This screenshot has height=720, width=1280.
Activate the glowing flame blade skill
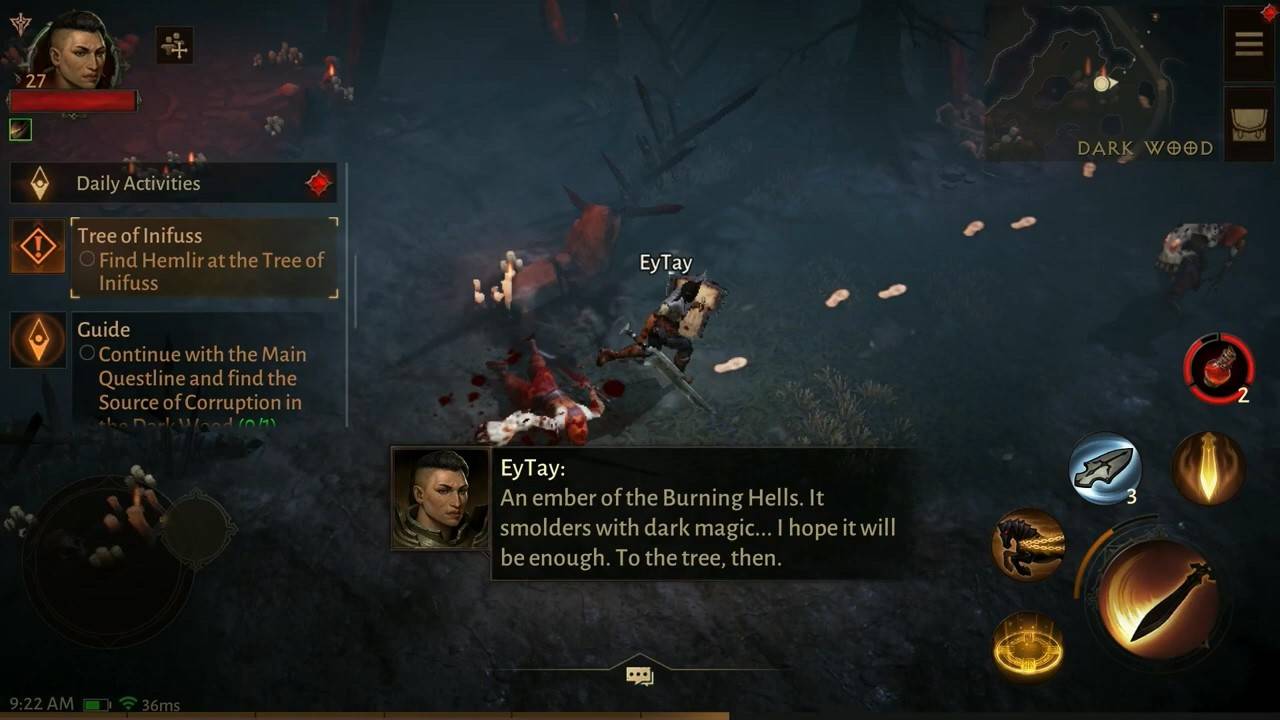(1207, 468)
